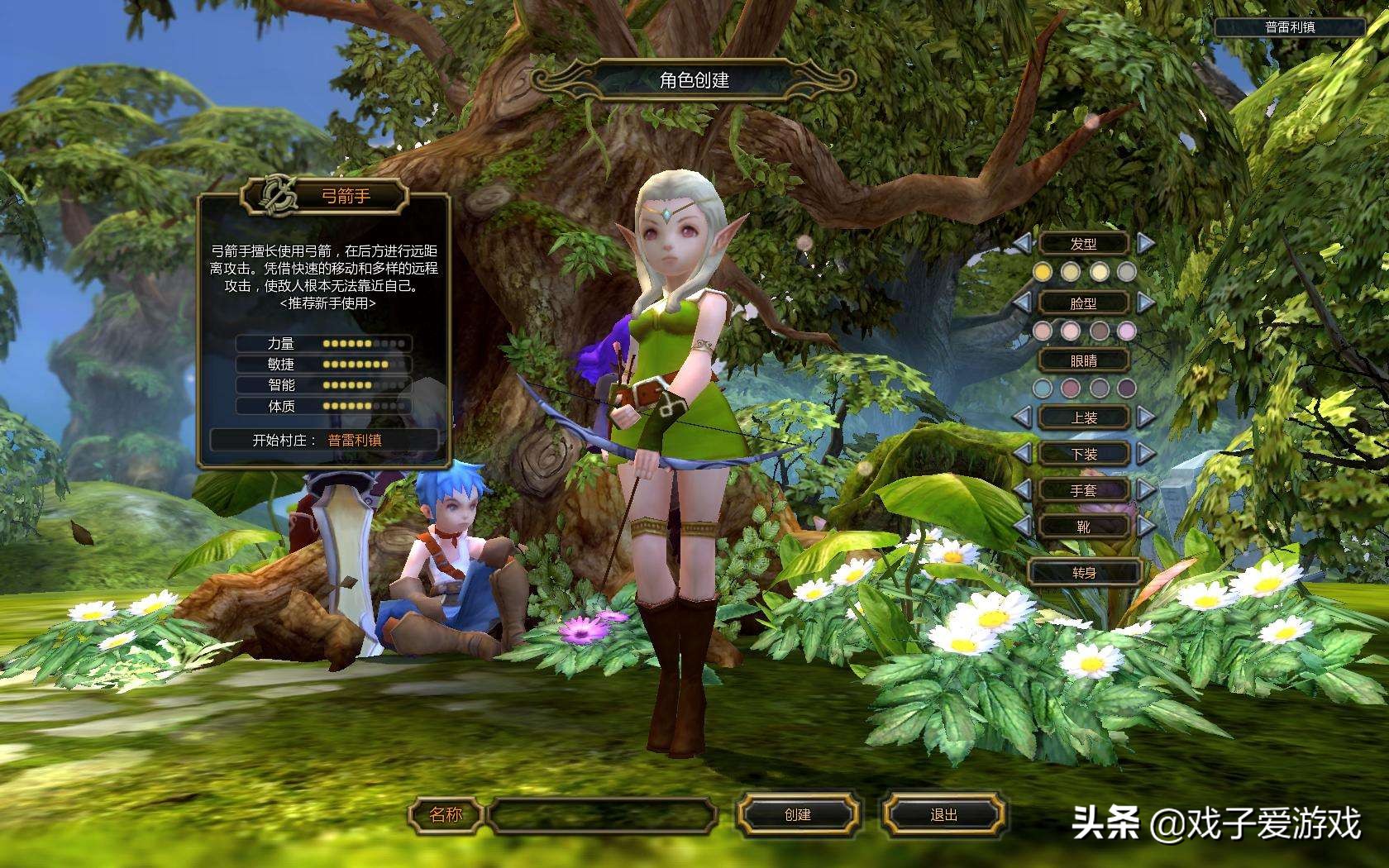Pick the next 下装 bottom outfit
The image size is (1389, 868).
coord(1145,453)
